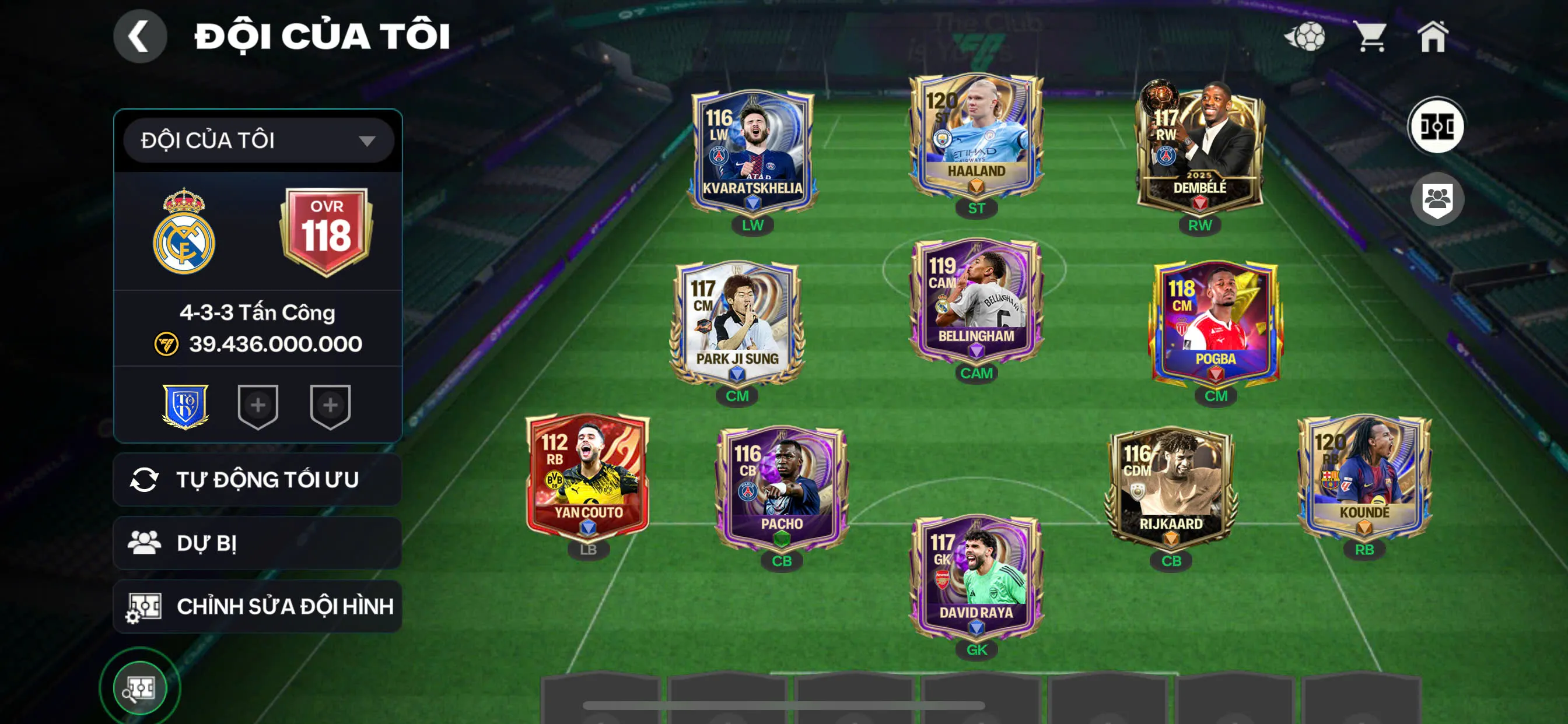Screen dimensions: 1568x724
Task: Open the flying football icon
Action: point(1304,37)
